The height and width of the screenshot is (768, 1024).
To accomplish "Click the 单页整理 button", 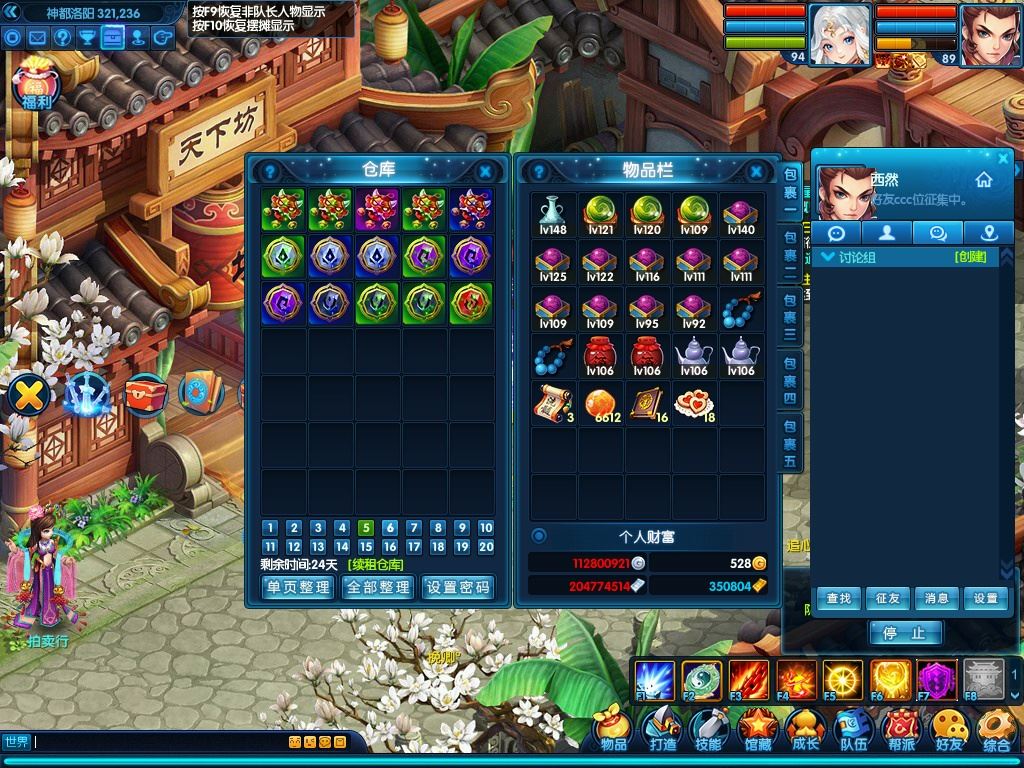I will point(298,588).
